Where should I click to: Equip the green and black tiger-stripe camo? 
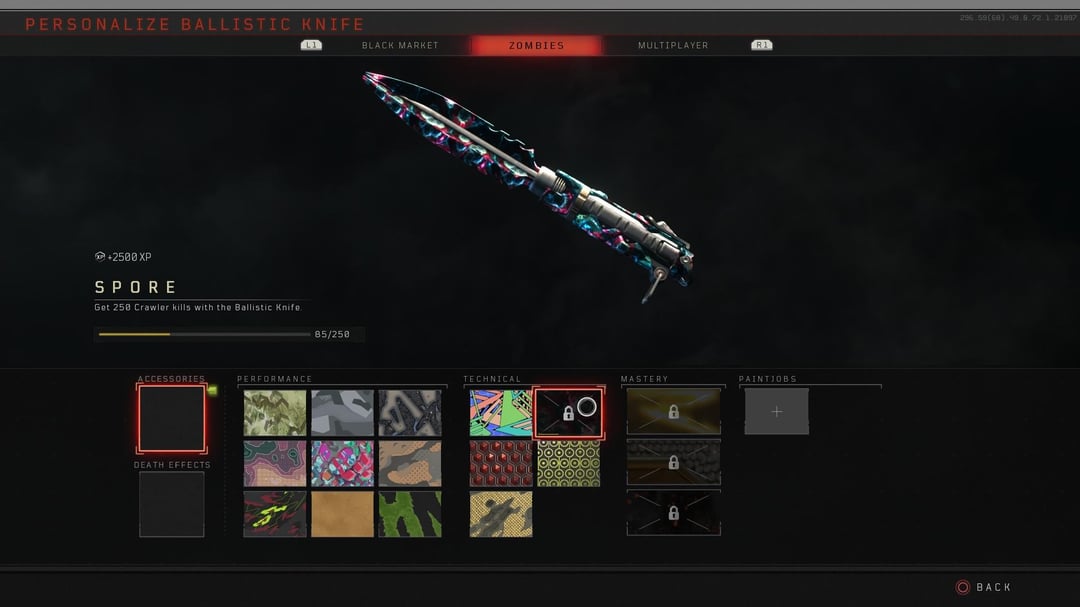point(410,513)
